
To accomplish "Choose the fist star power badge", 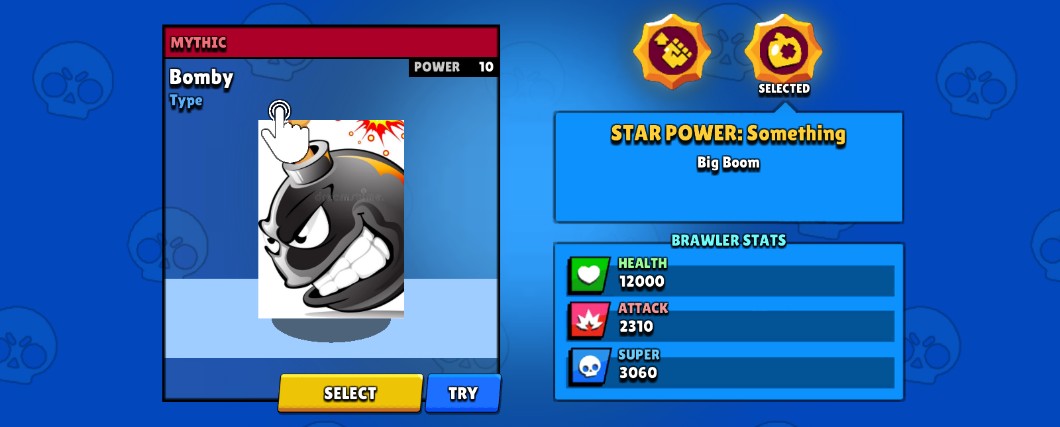I will click(672, 51).
